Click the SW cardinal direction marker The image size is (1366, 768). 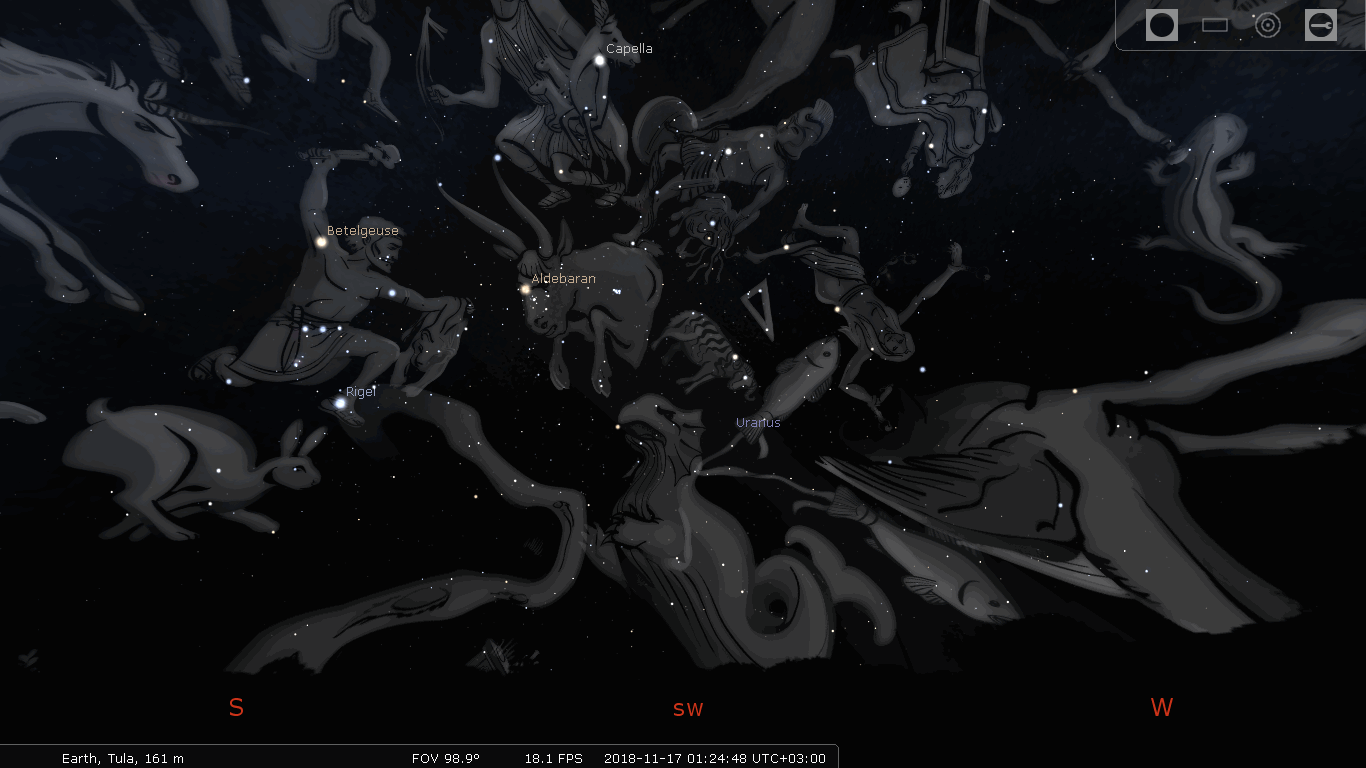(688, 709)
